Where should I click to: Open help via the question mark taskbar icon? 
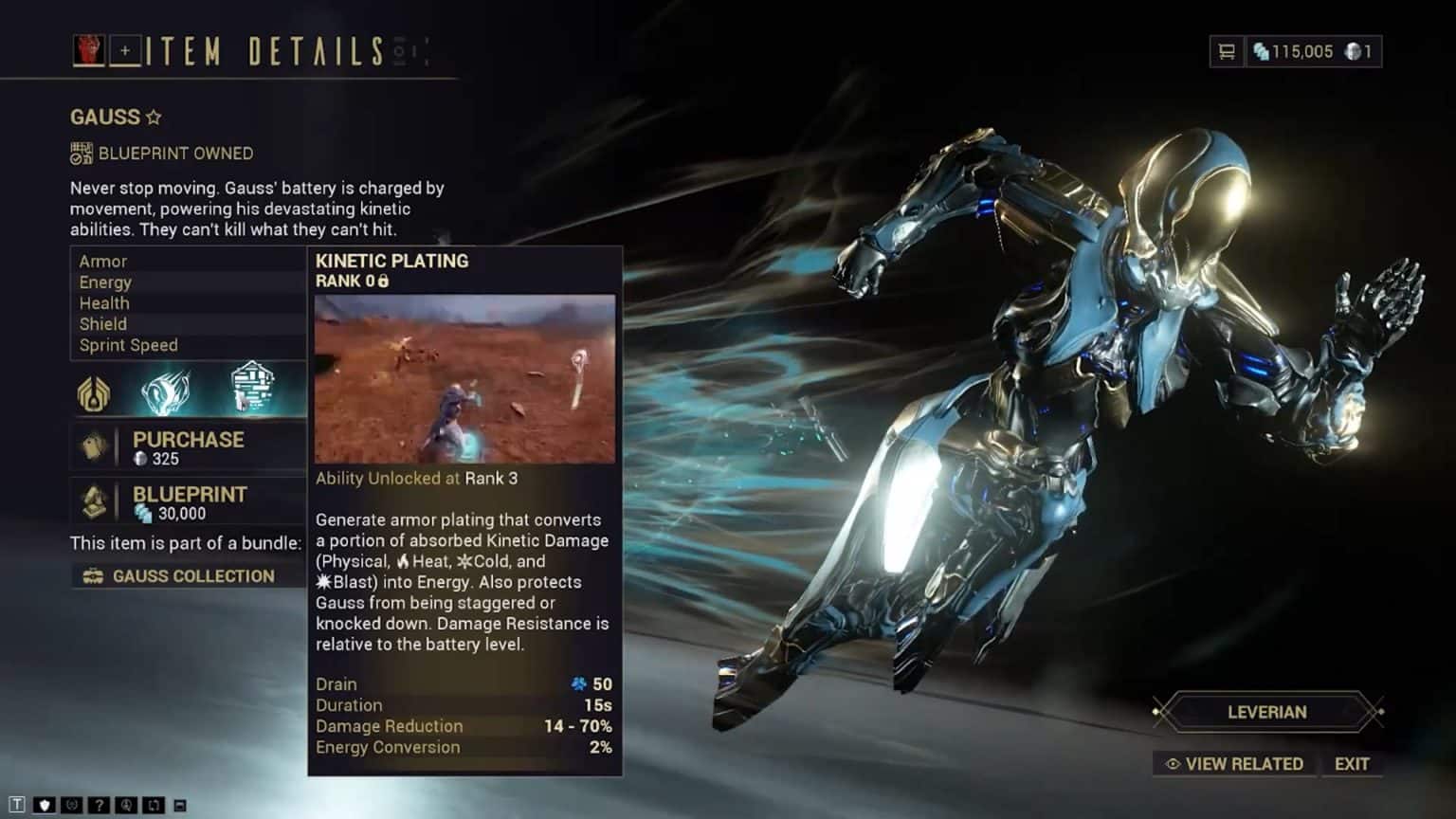tap(99, 804)
